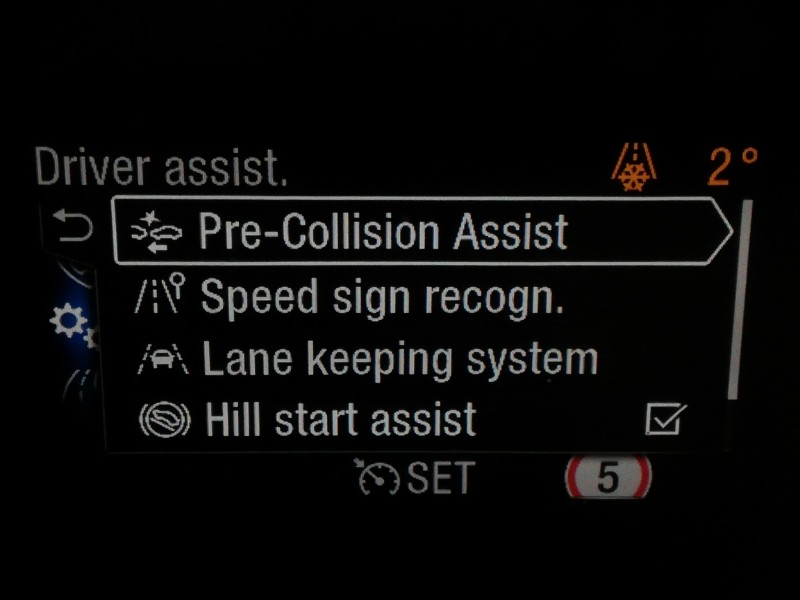Toggle the Hill start assist checkbox
The height and width of the screenshot is (600, 800).
[665, 420]
